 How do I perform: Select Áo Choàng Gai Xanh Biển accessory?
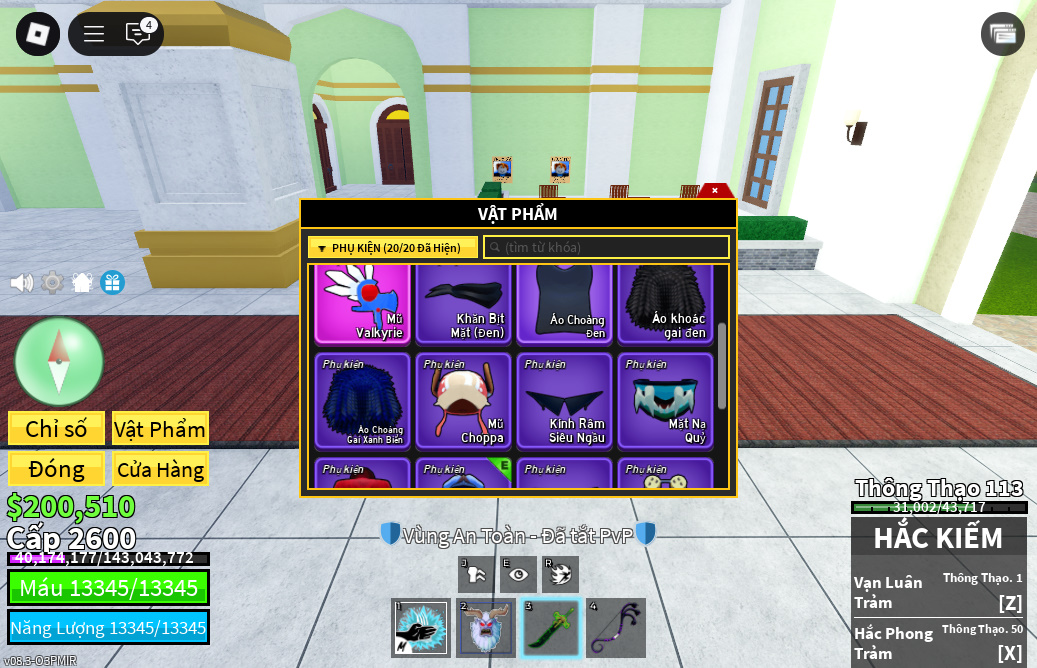[x=362, y=400]
